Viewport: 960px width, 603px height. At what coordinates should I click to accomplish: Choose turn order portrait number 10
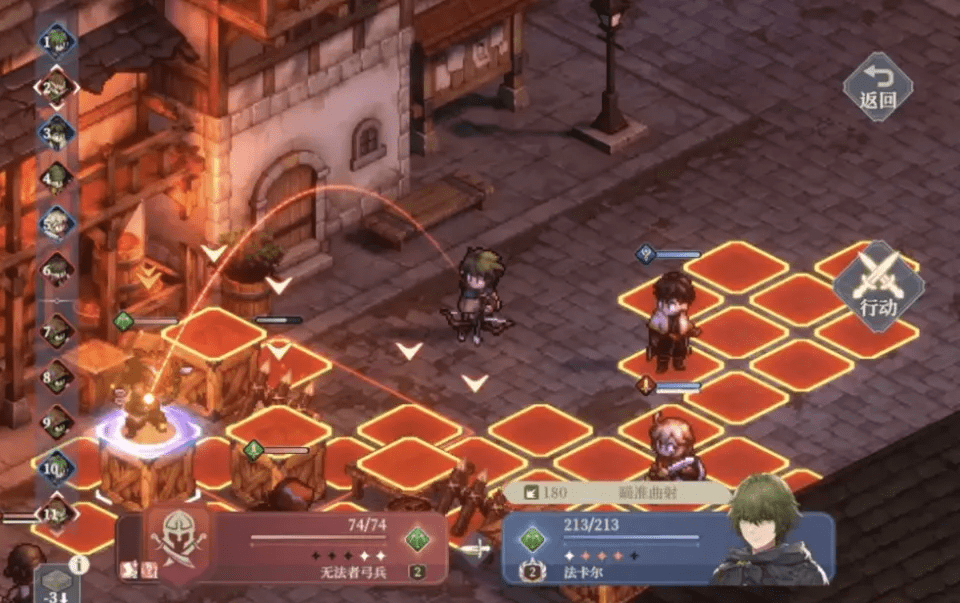(58, 466)
